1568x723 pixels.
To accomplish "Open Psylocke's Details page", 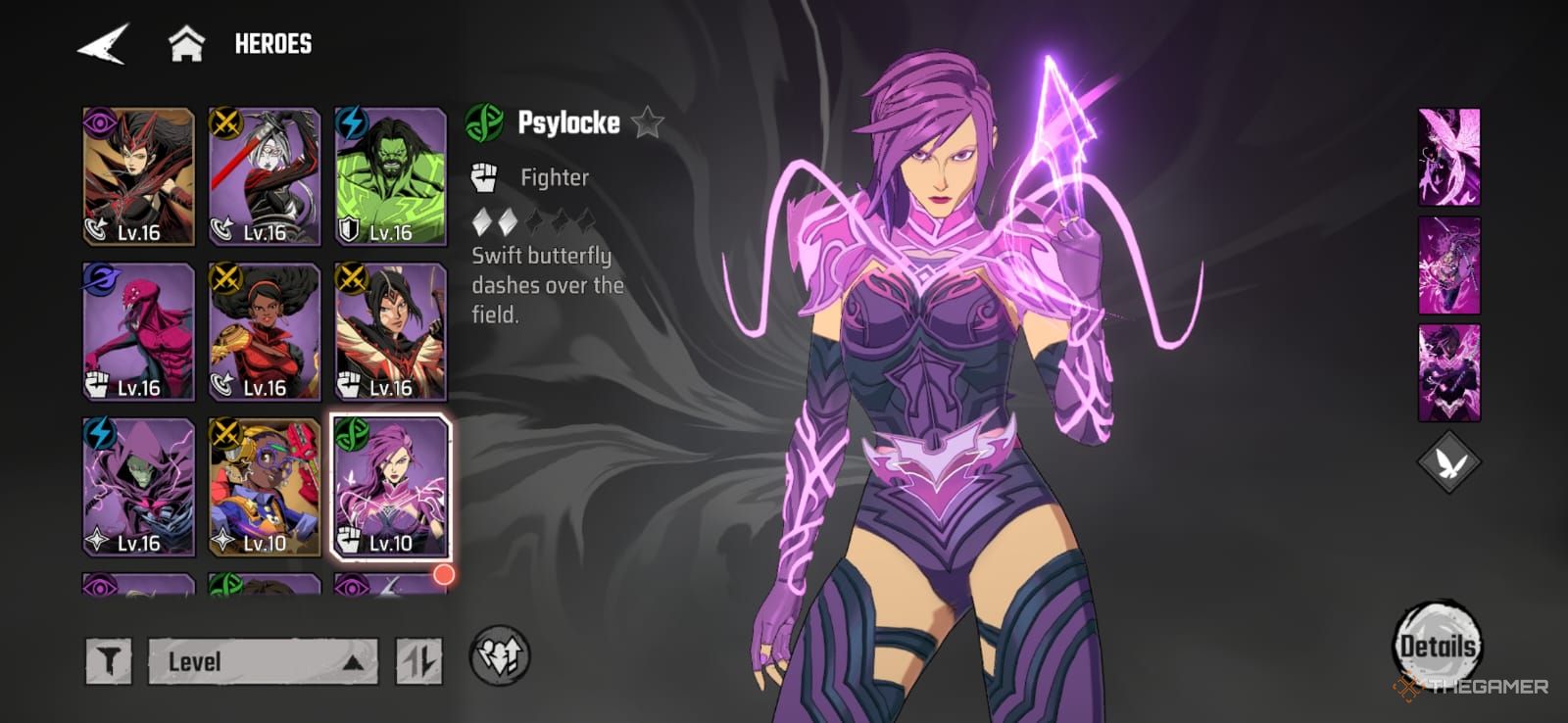I will coord(1437,645).
